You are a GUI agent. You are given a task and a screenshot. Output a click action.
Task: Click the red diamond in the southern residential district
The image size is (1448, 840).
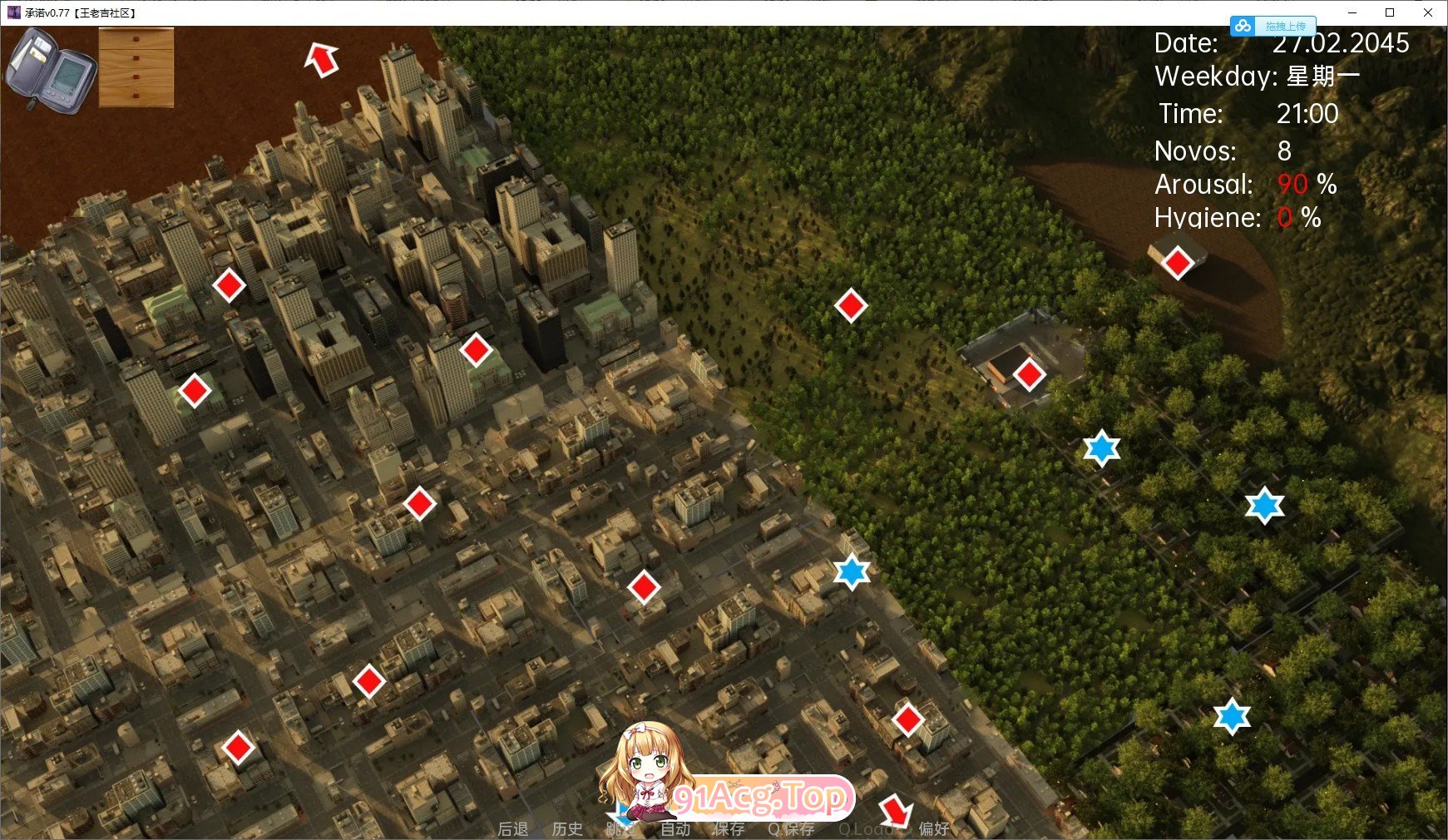pyautogui.click(x=240, y=749)
